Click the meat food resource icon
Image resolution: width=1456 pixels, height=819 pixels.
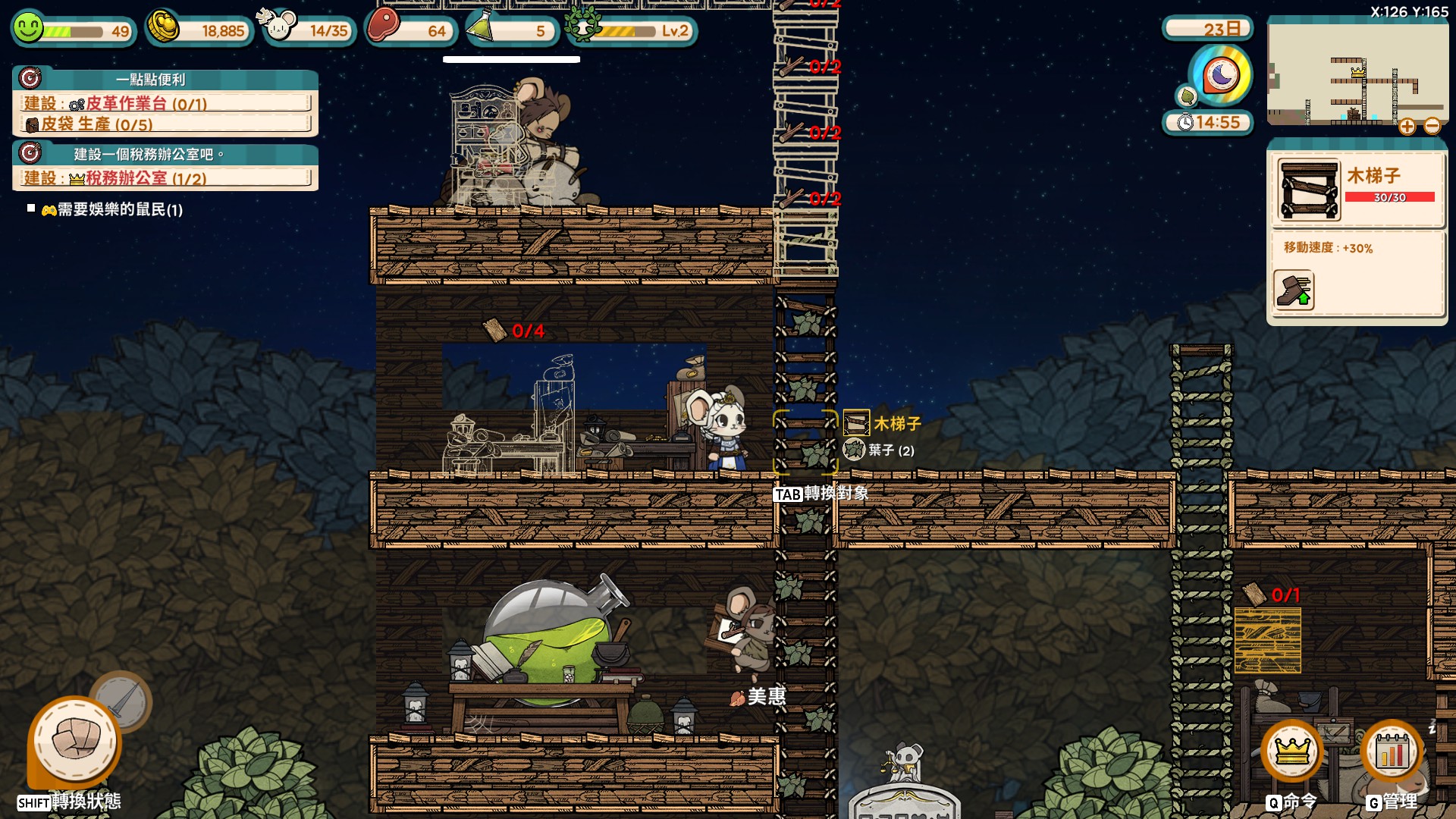tap(384, 26)
